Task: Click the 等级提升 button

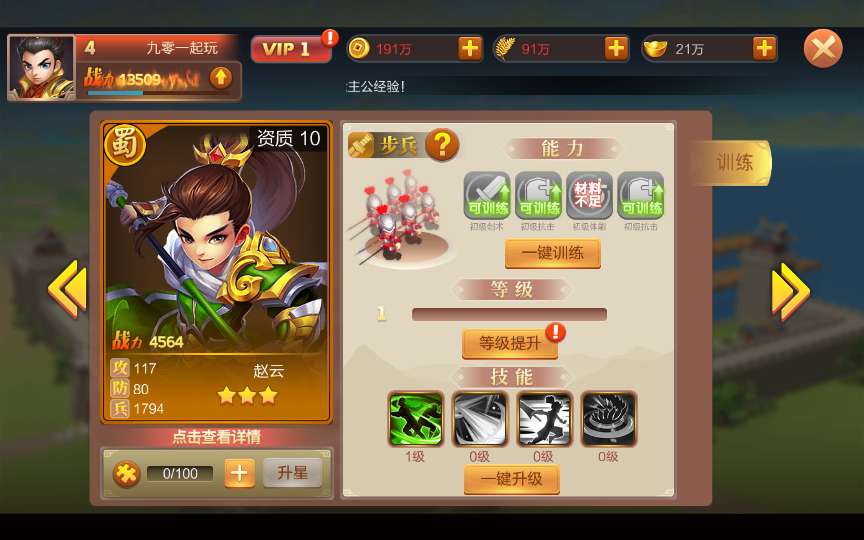Action: coord(510,343)
